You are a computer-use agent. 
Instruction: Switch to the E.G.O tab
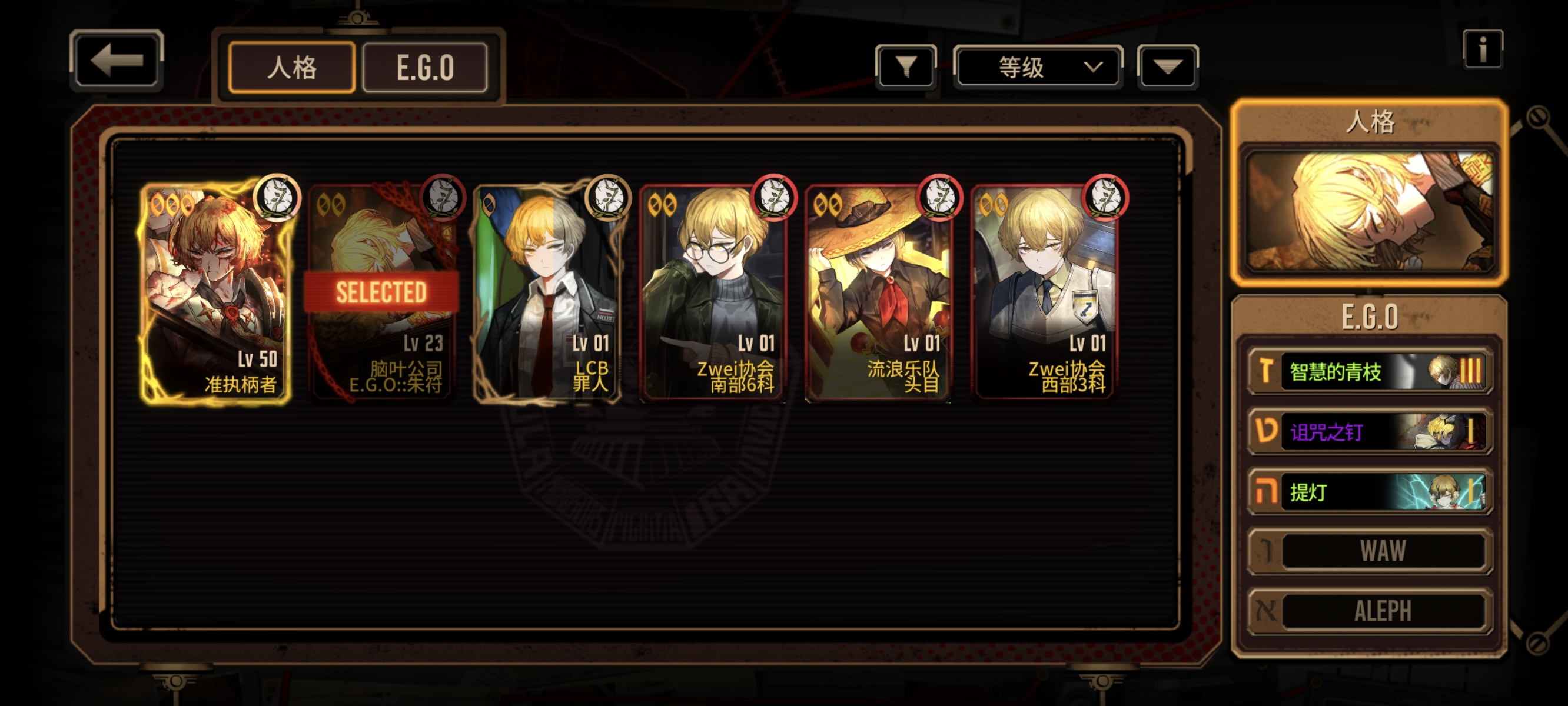(x=425, y=68)
